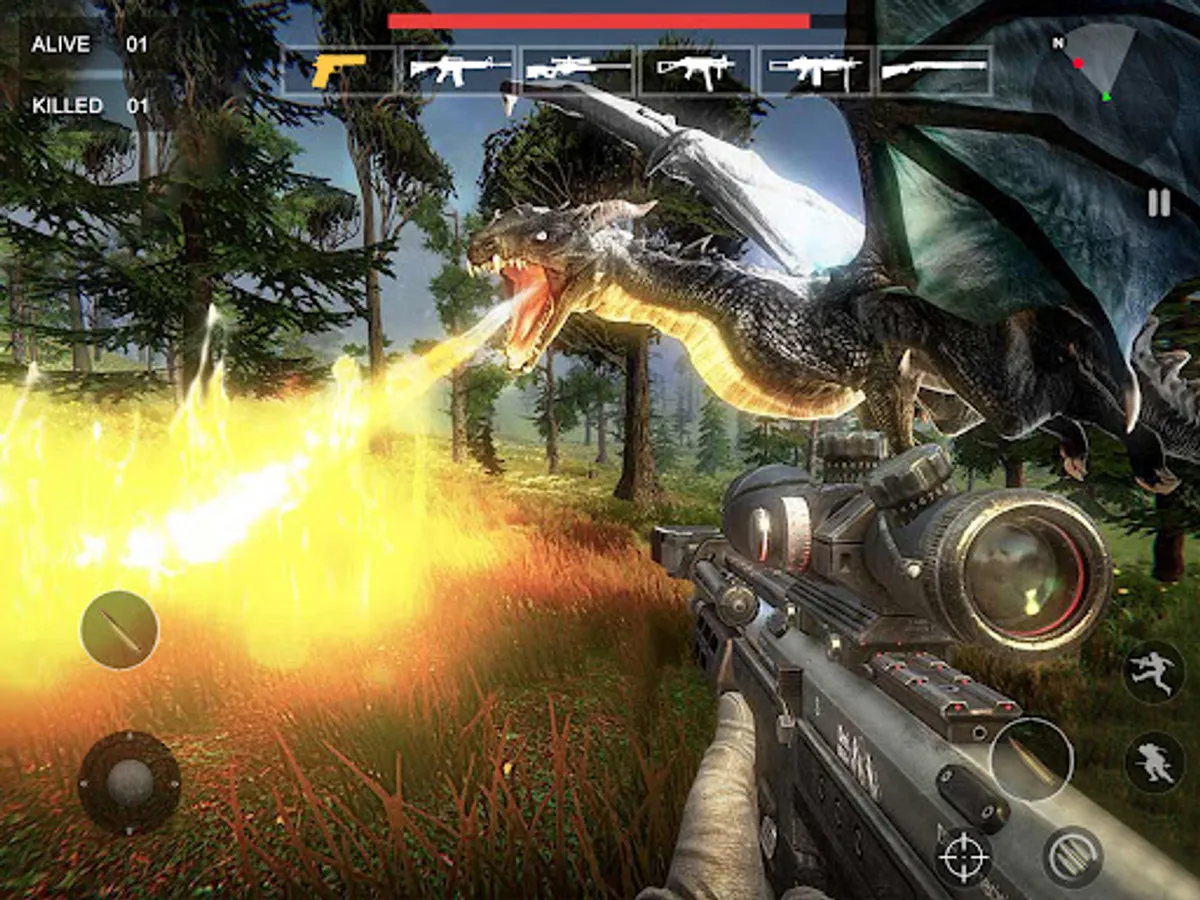Toggle the crouch soldier button

[1153, 762]
